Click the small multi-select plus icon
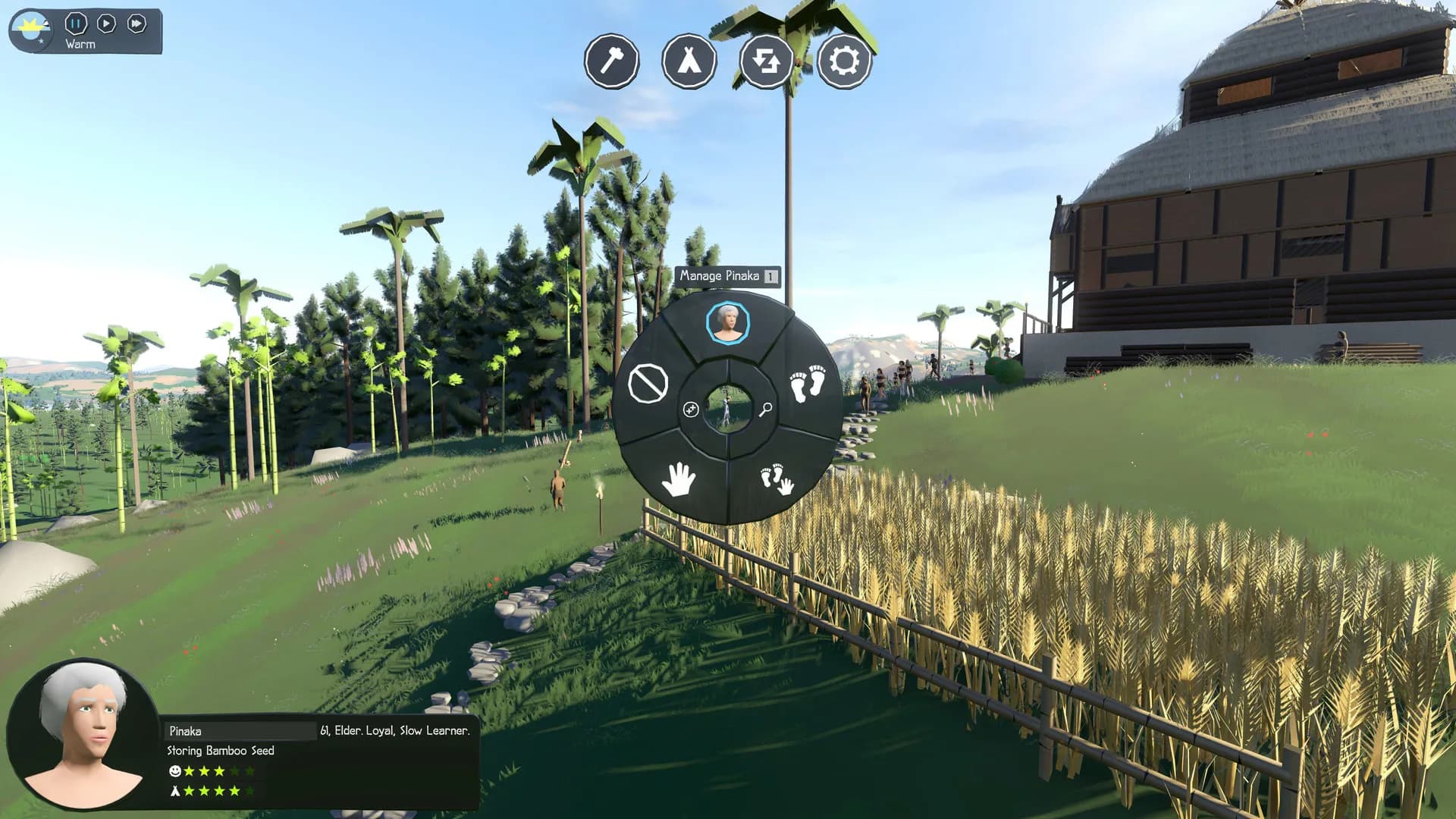Image resolution: width=1456 pixels, height=819 pixels. point(691,409)
